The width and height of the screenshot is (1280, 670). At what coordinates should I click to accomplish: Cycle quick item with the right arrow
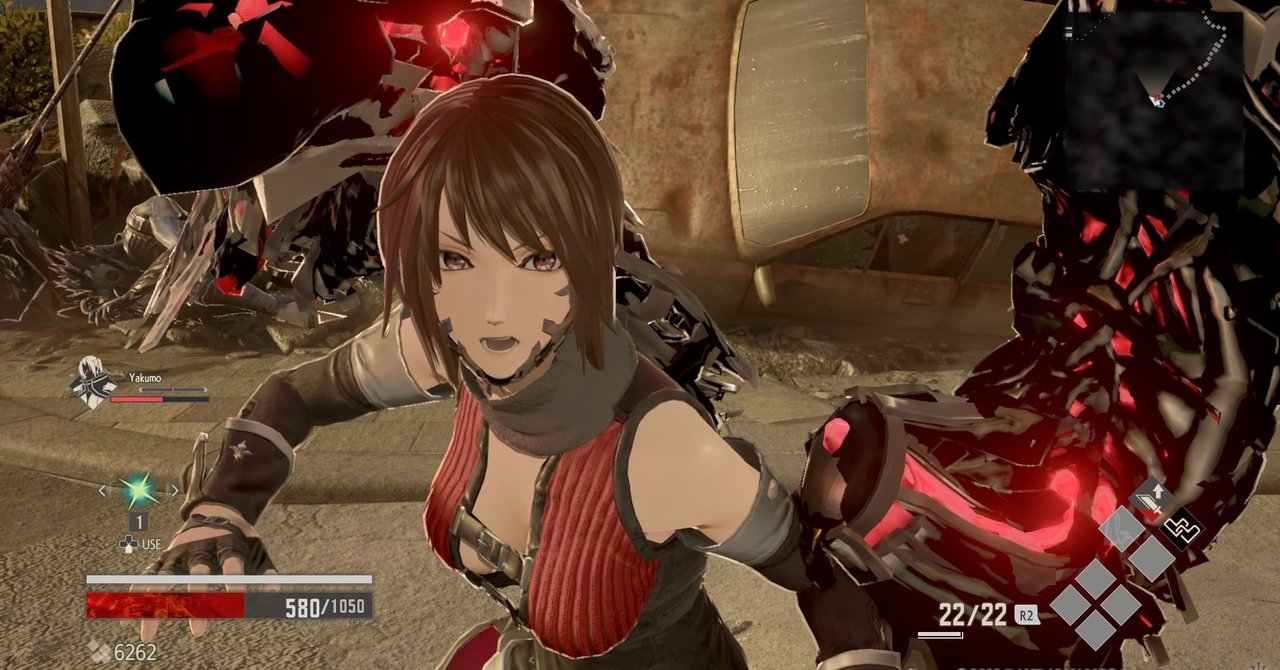pos(174,490)
